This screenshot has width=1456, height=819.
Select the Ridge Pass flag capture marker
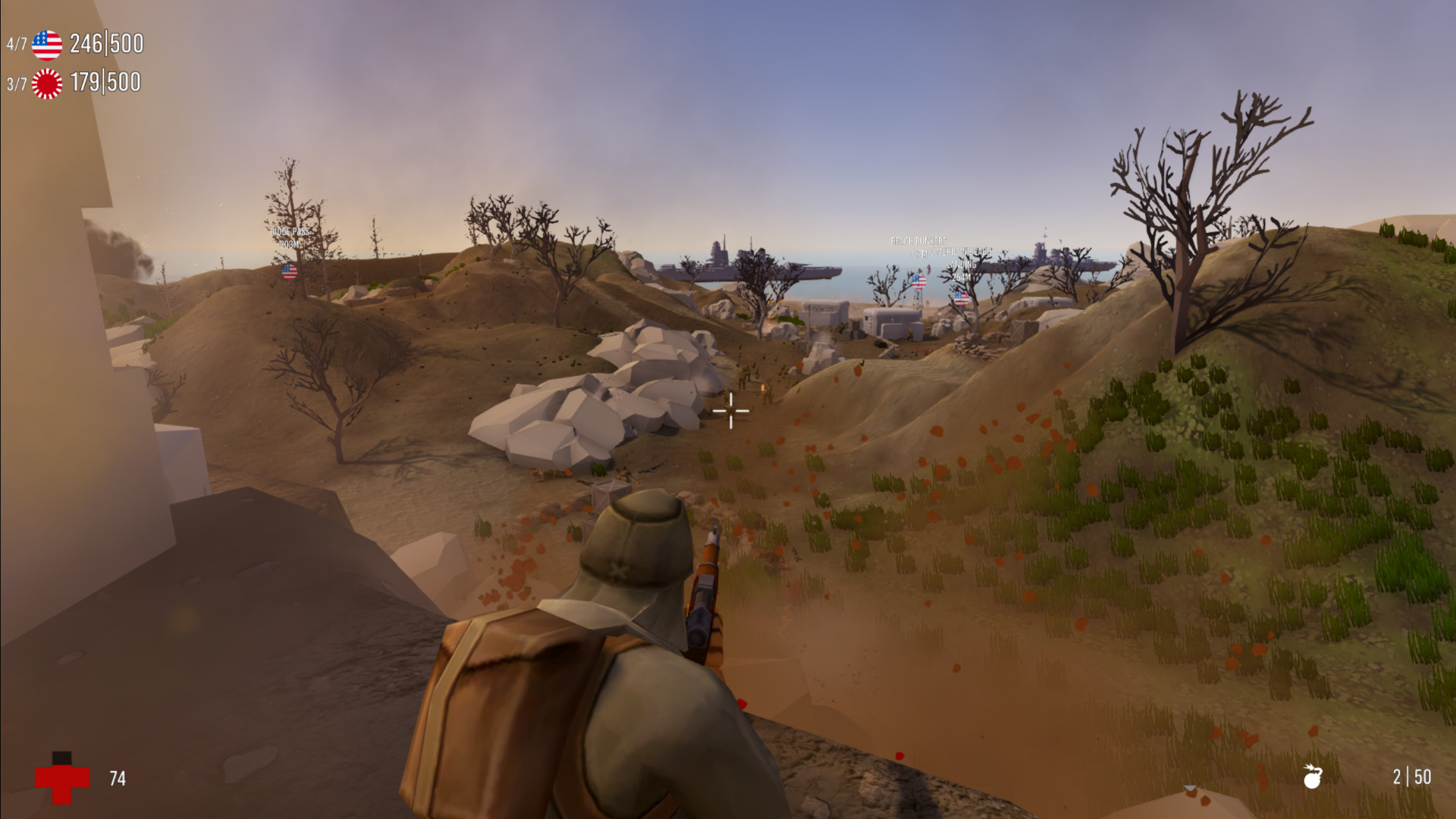290,271
